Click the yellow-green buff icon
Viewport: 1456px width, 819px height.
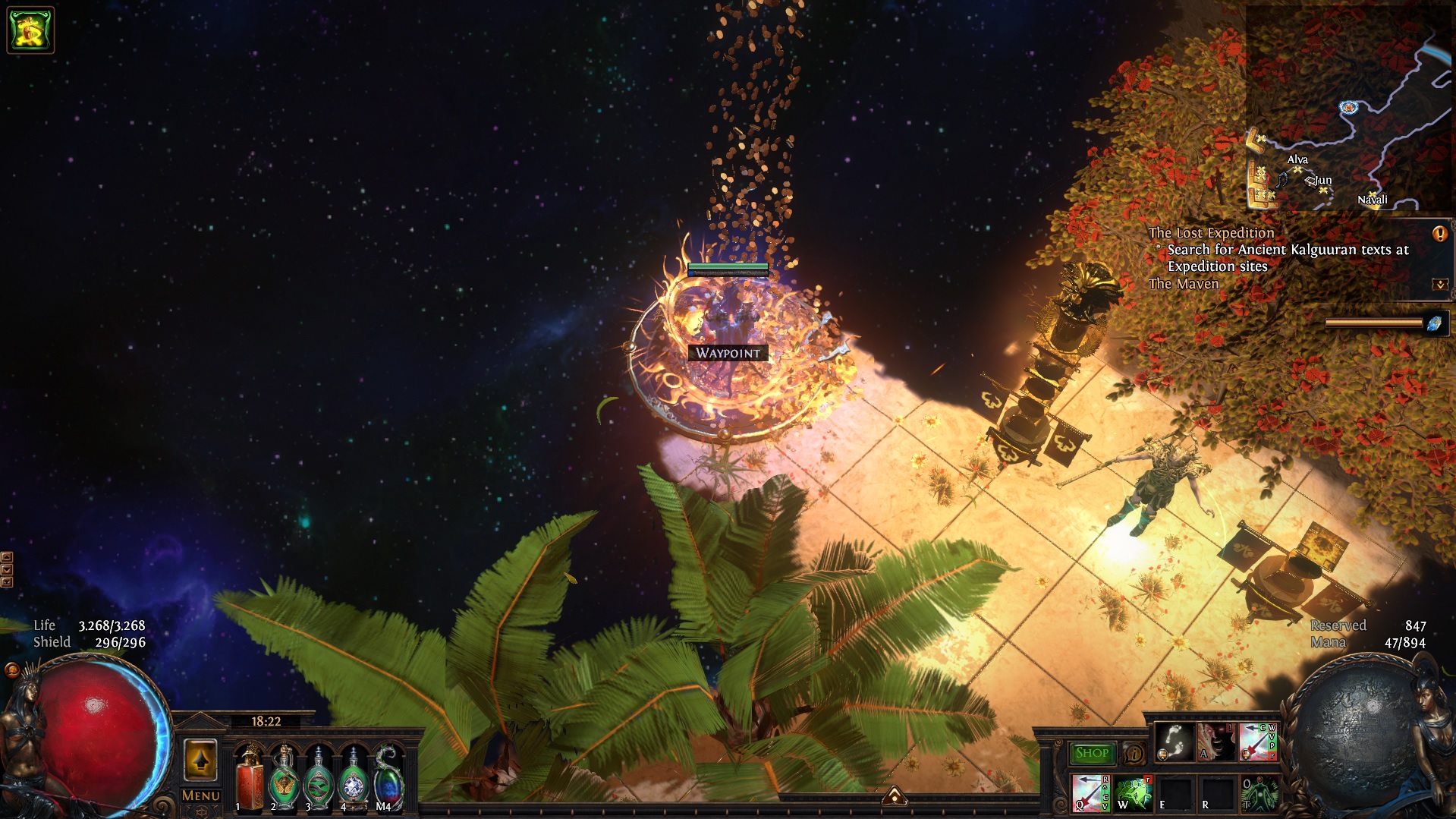(30, 30)
